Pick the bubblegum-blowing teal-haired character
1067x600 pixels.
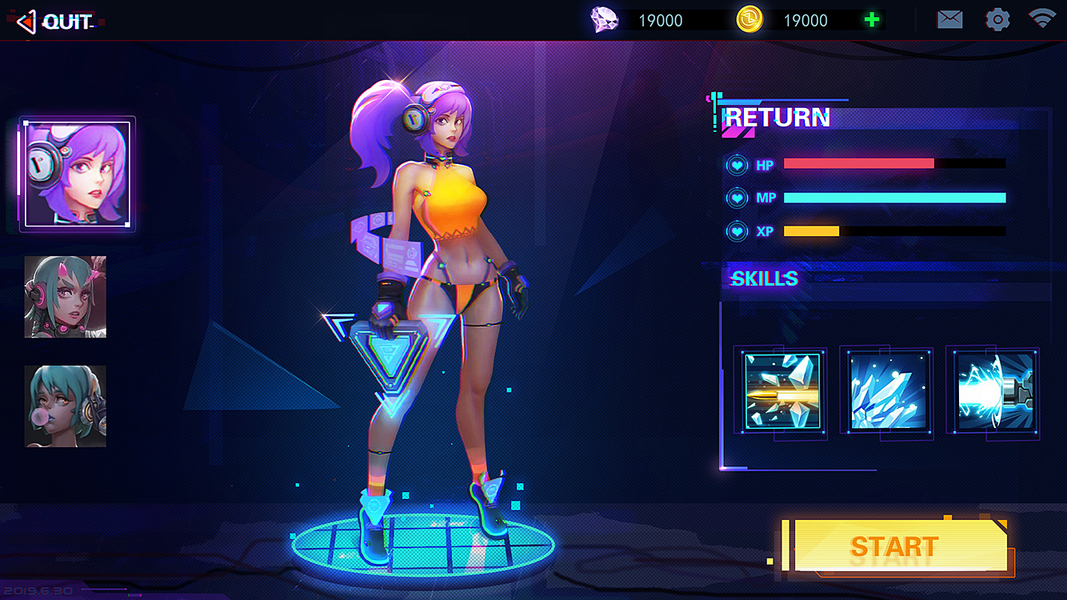coord(66,405)
